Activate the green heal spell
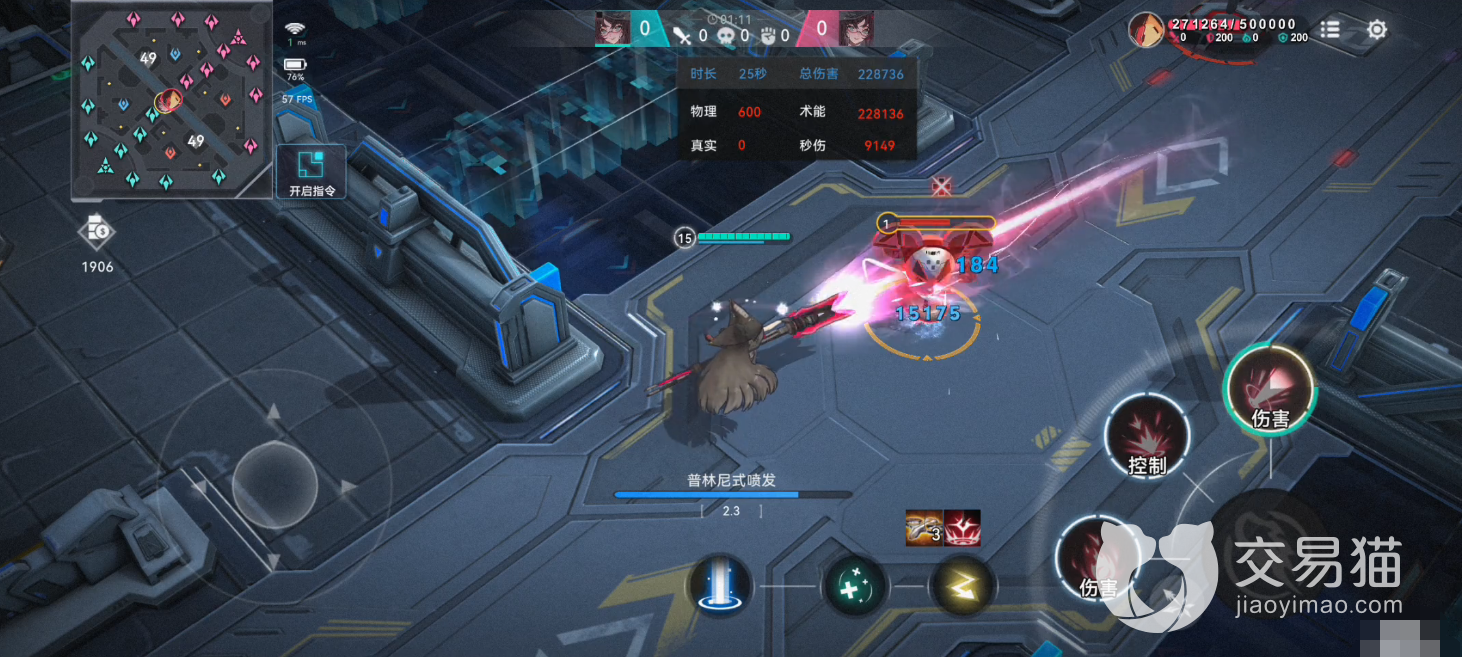The image size is (1462, 657). [855, 586]
